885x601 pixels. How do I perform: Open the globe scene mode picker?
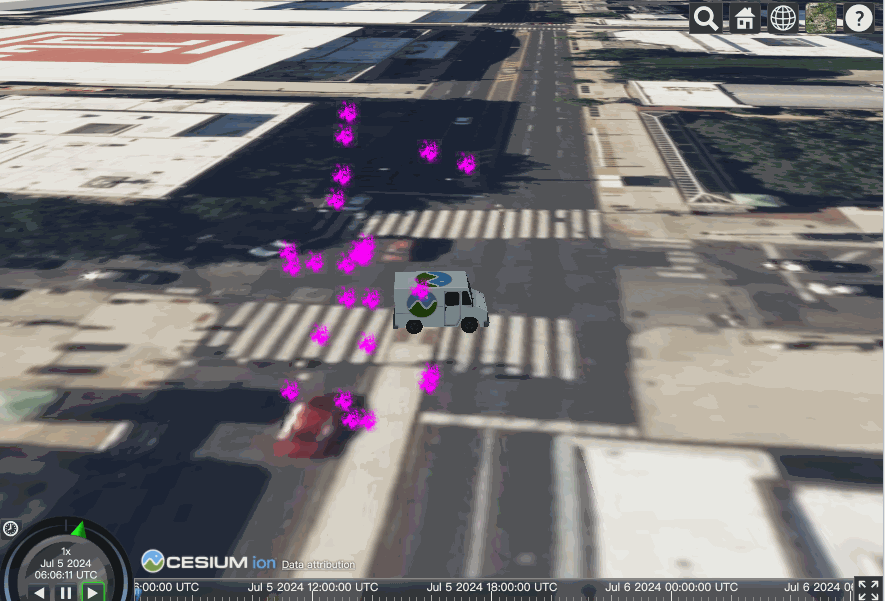(783, 18)
